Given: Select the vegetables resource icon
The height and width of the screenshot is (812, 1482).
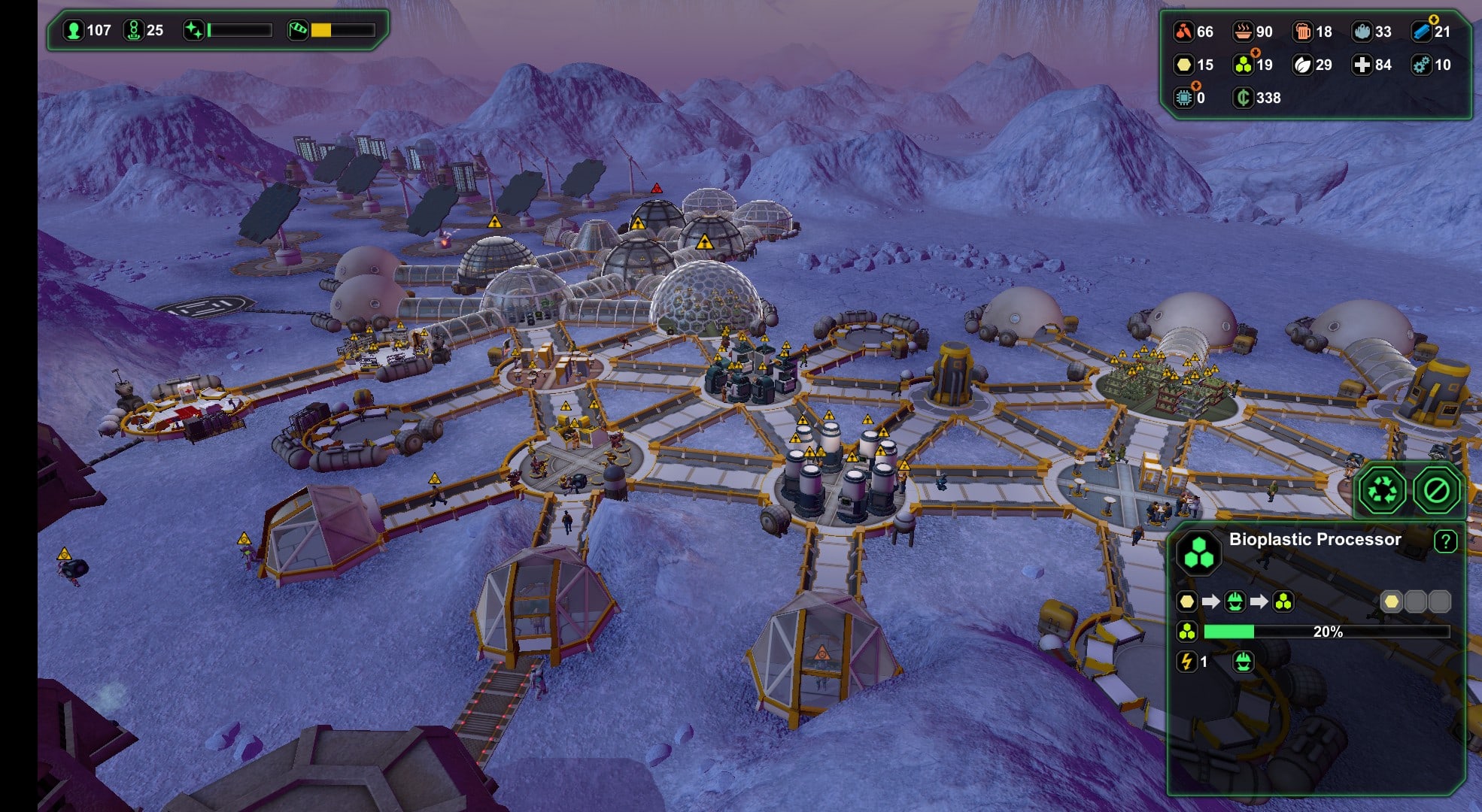Looking at the screenshot, I should coord(1183,32).
